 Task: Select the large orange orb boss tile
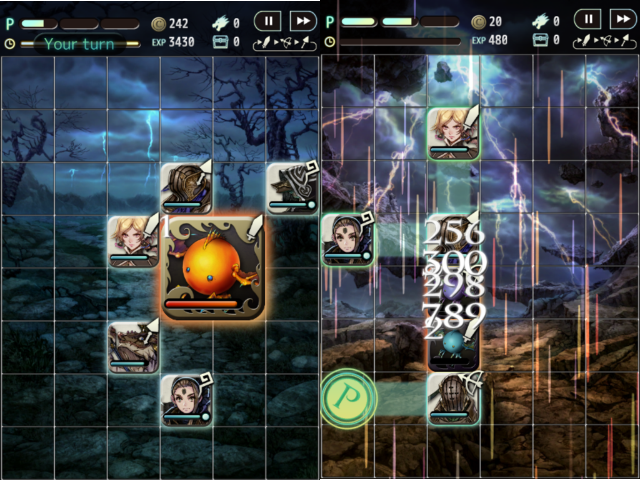tap(214, 267)
